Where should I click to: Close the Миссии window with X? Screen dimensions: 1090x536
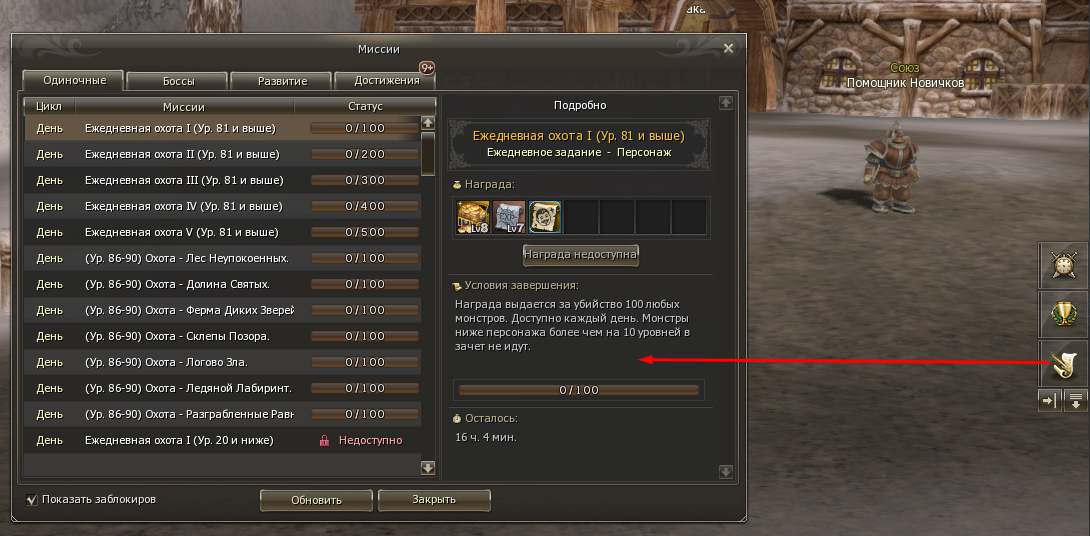728,48
